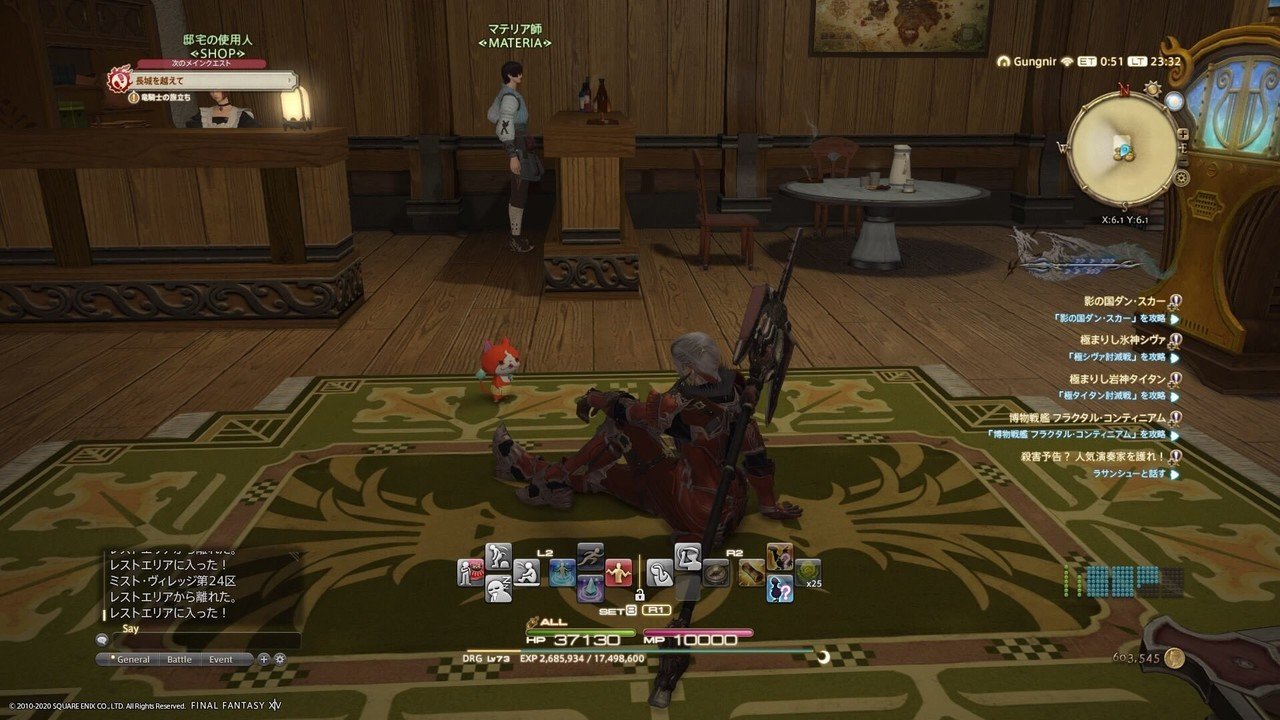The image size is (1280, 720).
Task: Toggle the hotbar lock padlock
Action: 640,594
